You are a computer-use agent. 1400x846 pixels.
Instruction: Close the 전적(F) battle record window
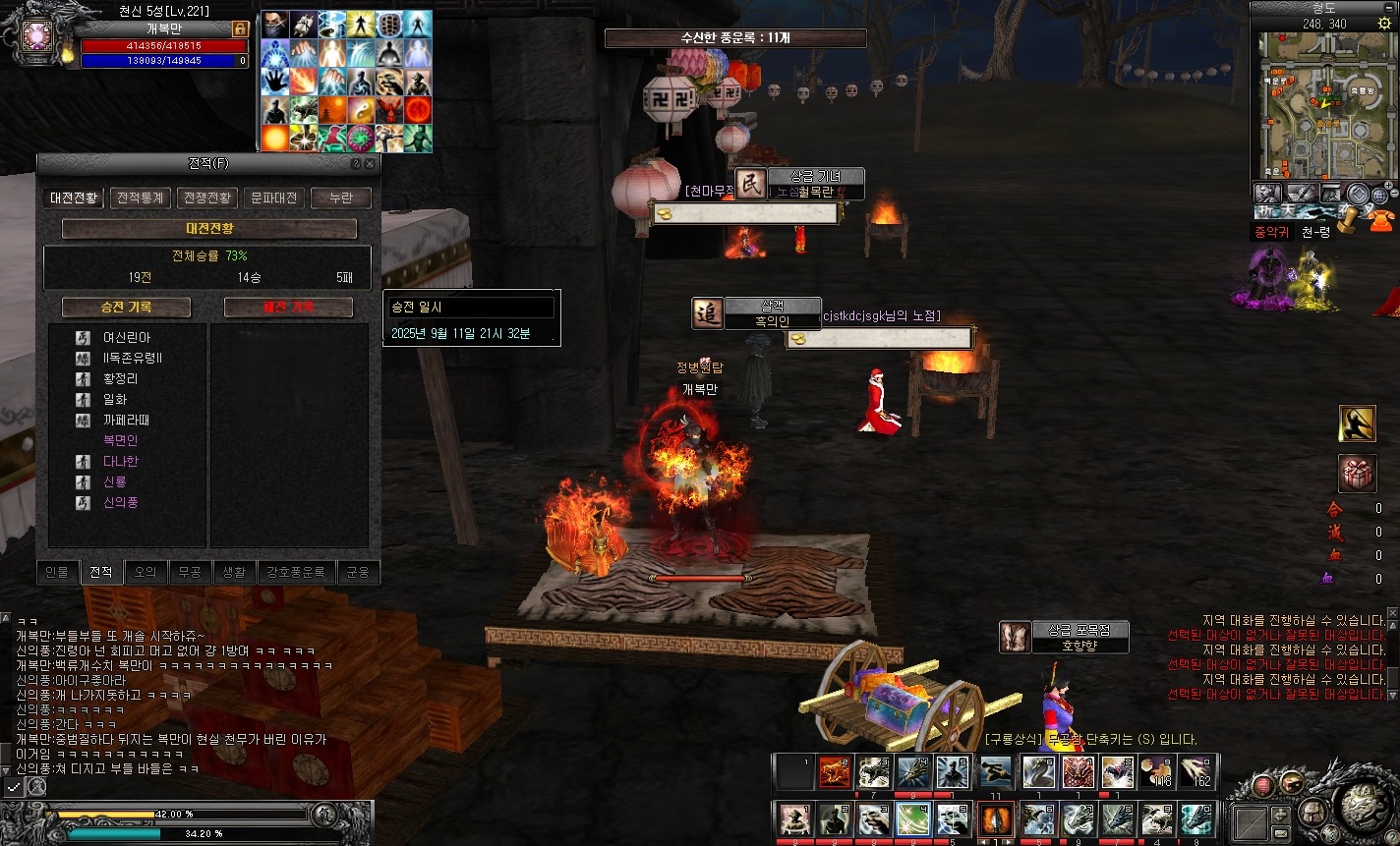[x=370, y=164]
